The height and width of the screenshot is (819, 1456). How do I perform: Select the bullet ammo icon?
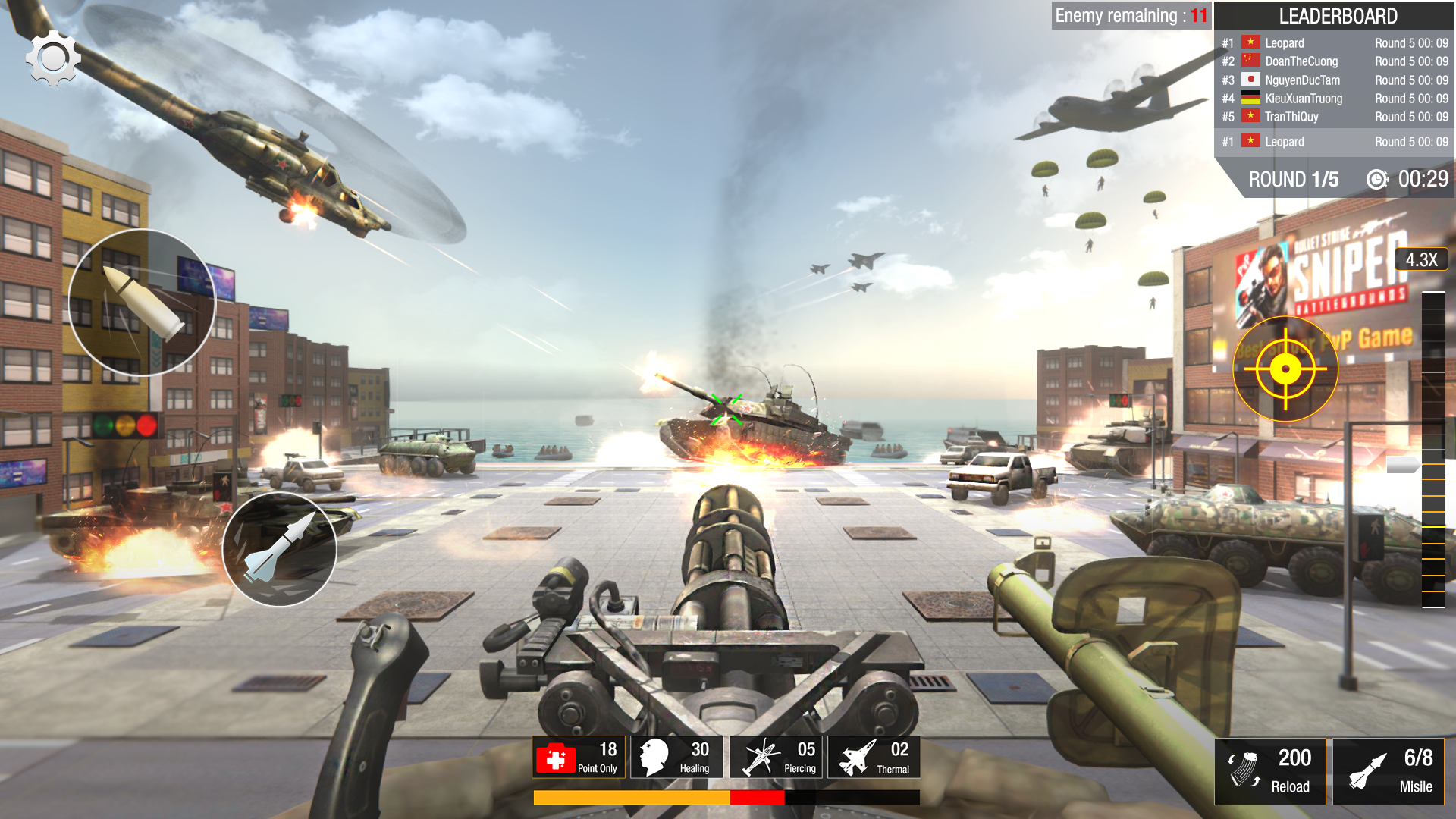tap(142, 302)
